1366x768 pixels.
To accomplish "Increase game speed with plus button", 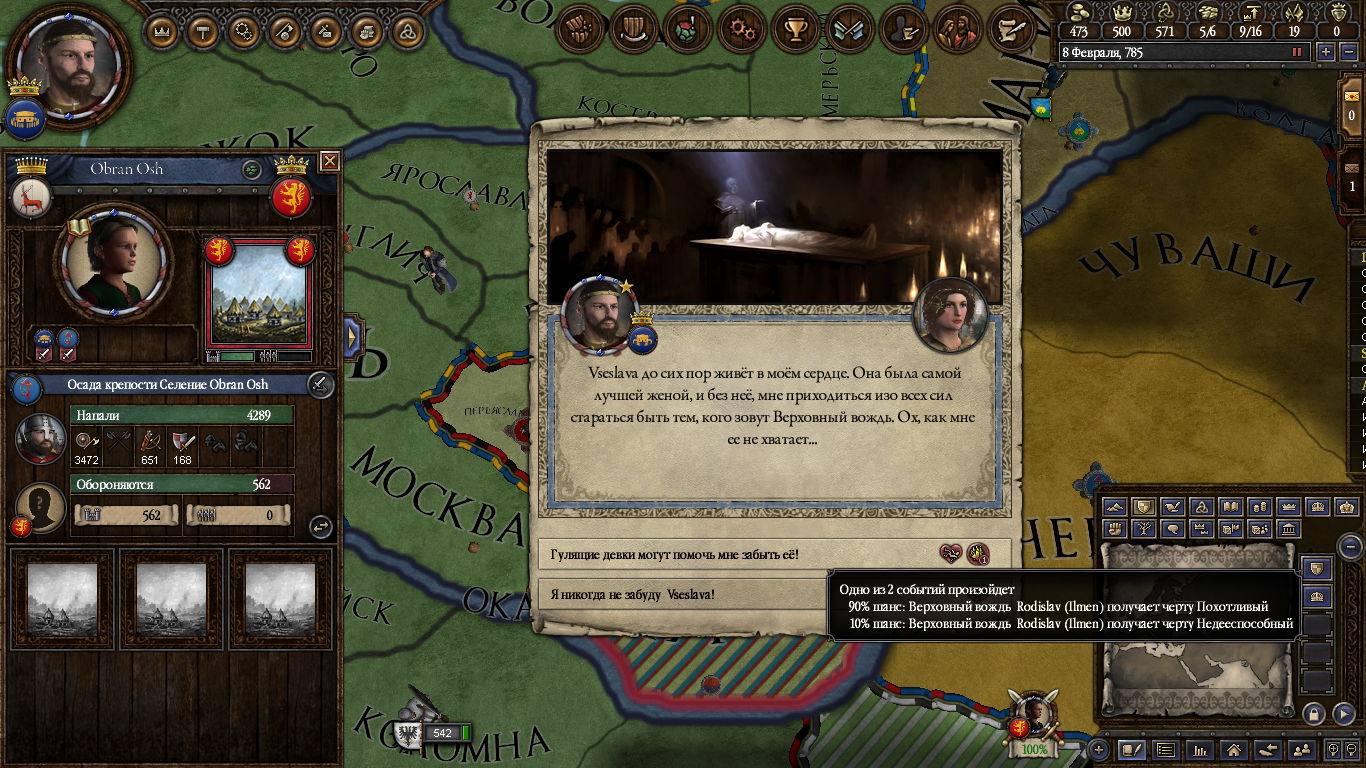I will pos(1326,52).
